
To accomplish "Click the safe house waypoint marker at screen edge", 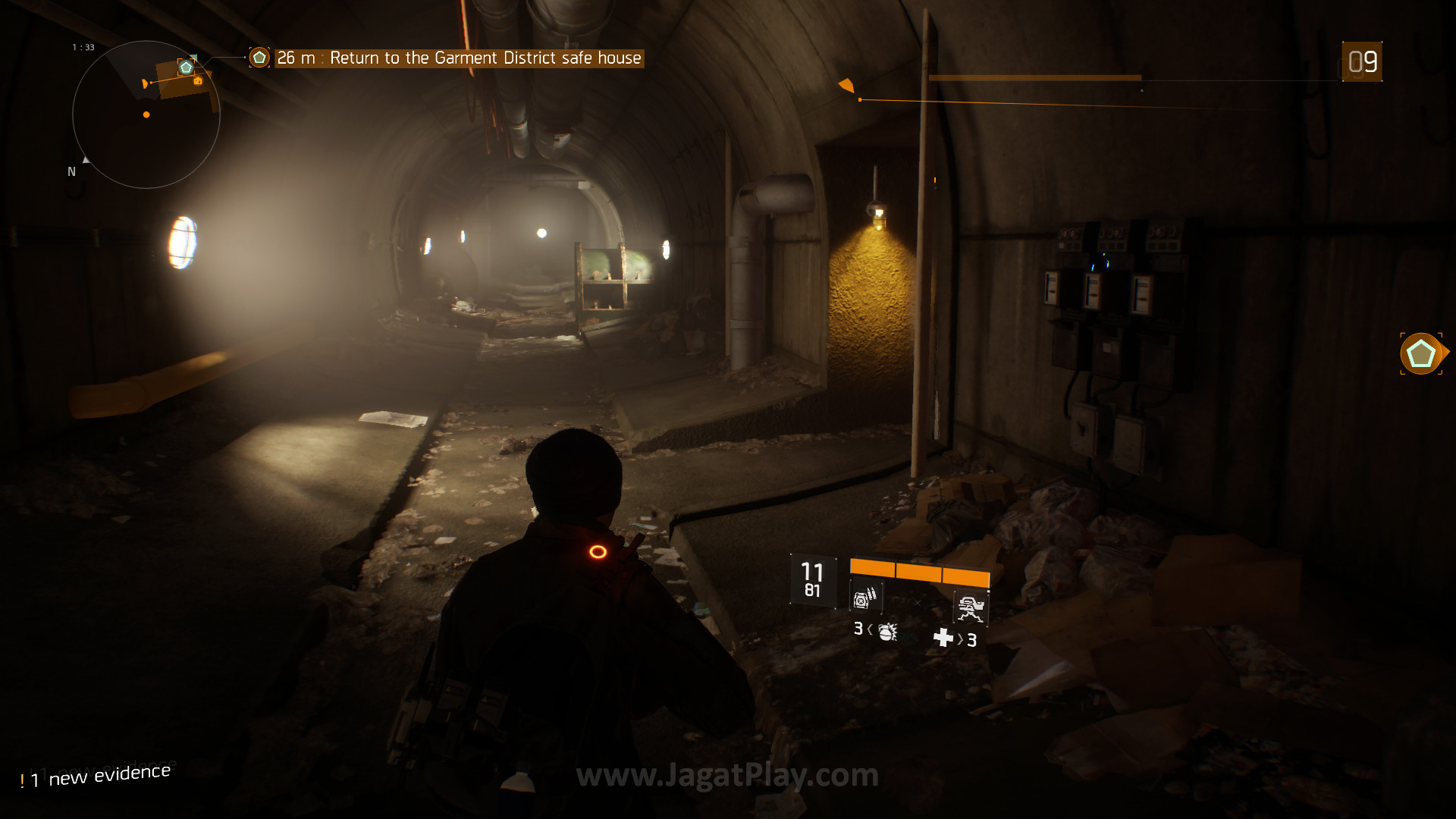I will click(1421, 353).
